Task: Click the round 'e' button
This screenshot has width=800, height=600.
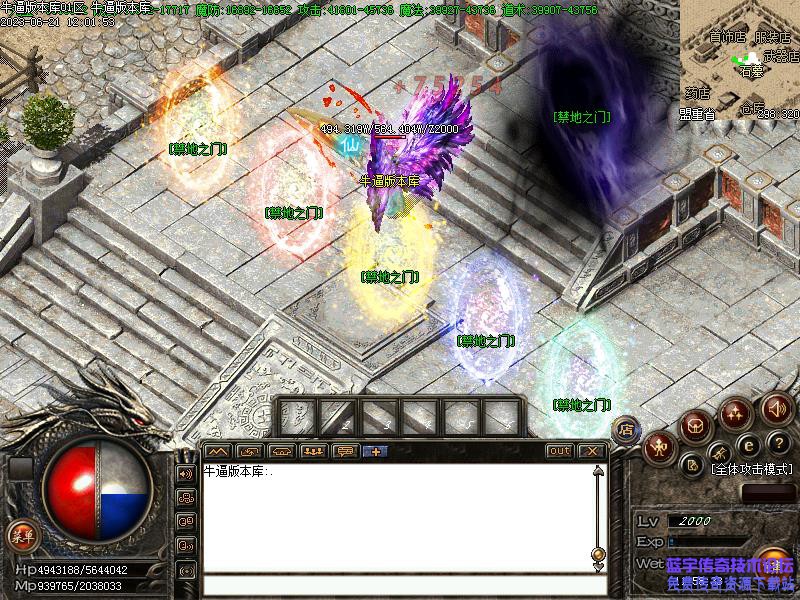Action: (746, 443)
